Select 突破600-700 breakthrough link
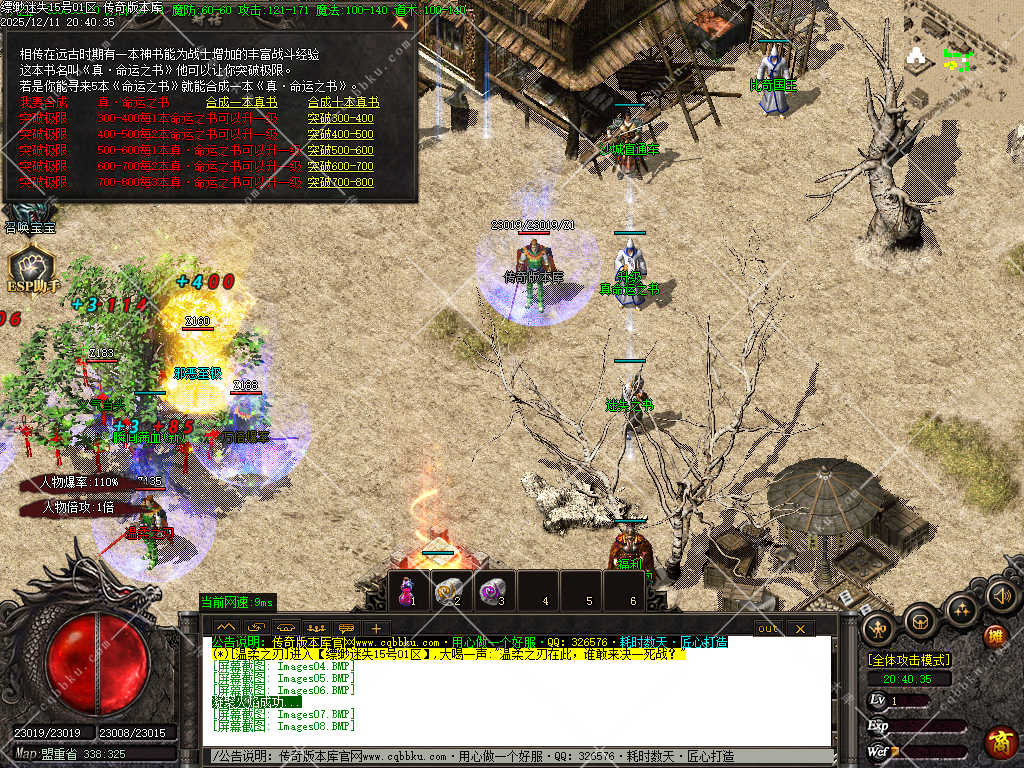This screenshot has width=1024, height=768. [x=340, y=166]
